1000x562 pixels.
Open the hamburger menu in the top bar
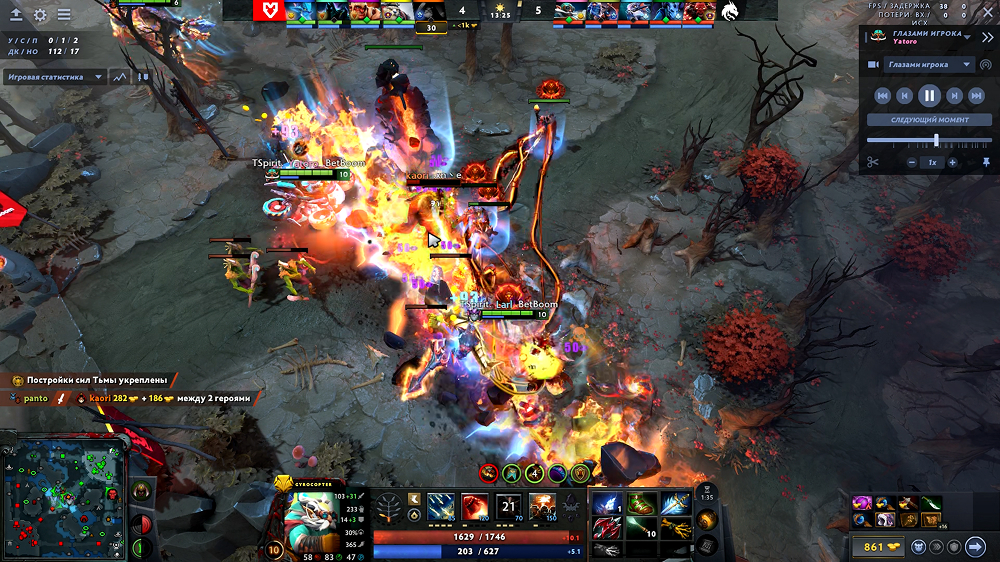tap(64, 15)
